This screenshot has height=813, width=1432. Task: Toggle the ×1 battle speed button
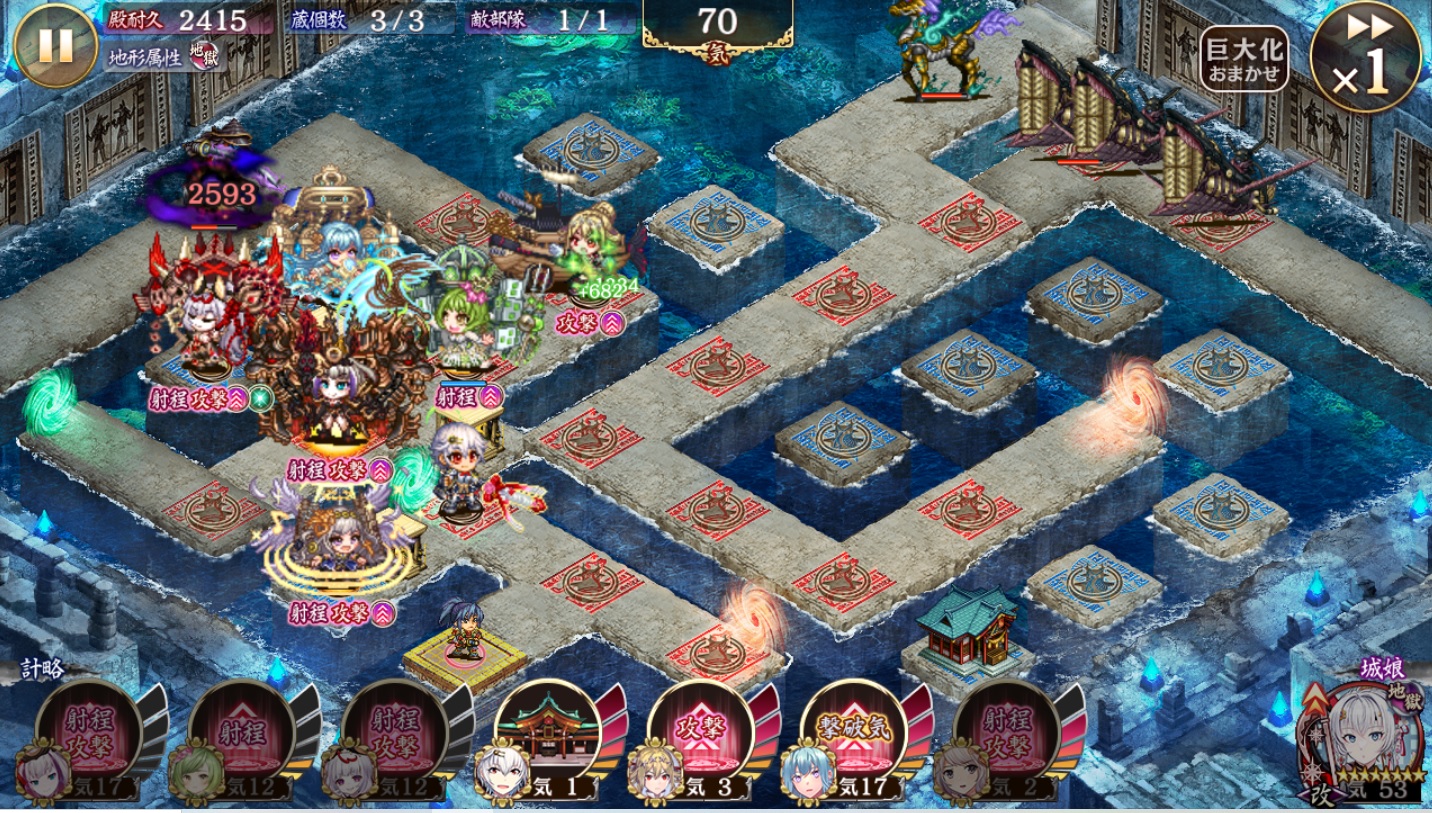click(1365, 56)
